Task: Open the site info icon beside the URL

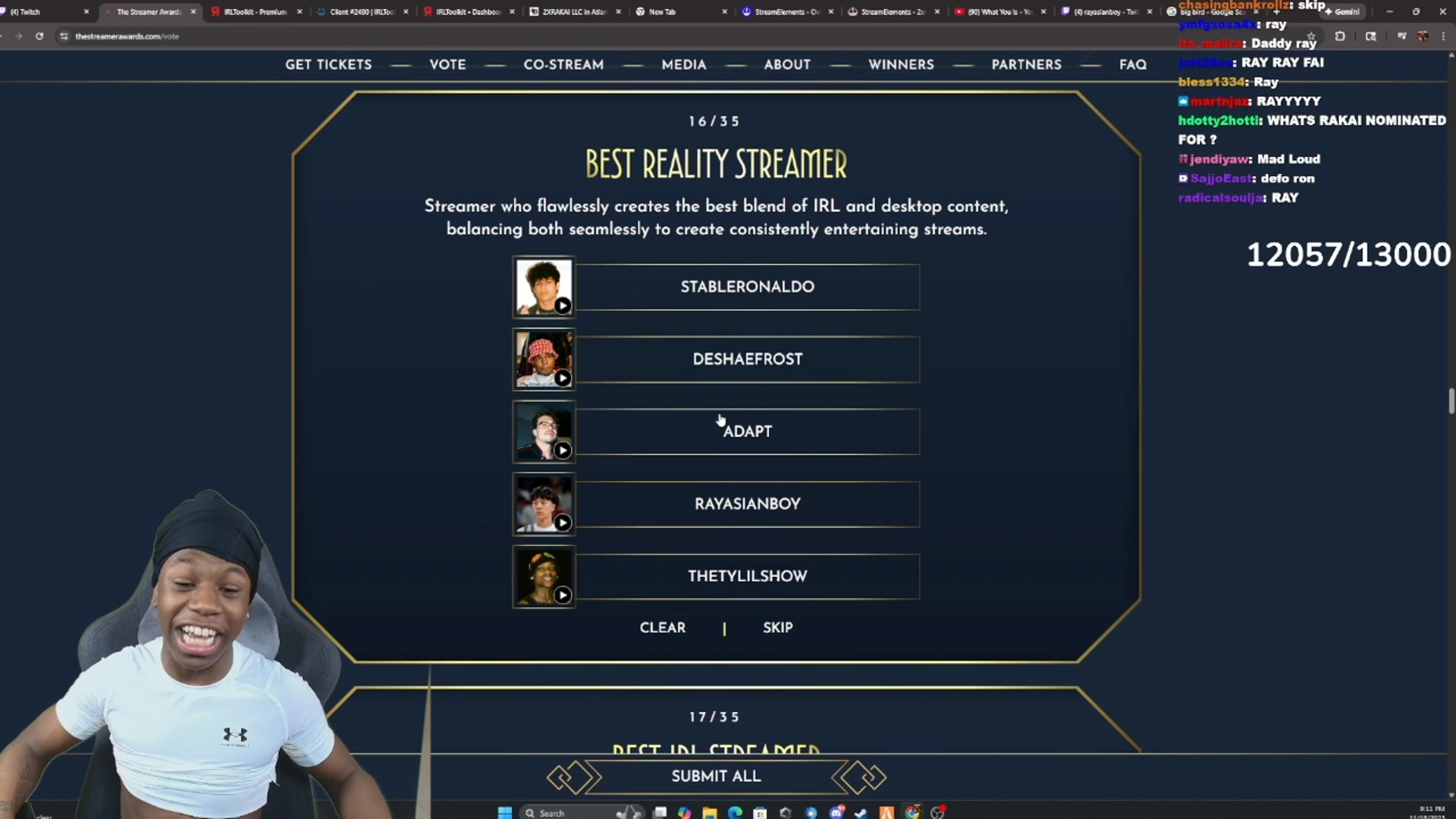Action: [64, 36]
